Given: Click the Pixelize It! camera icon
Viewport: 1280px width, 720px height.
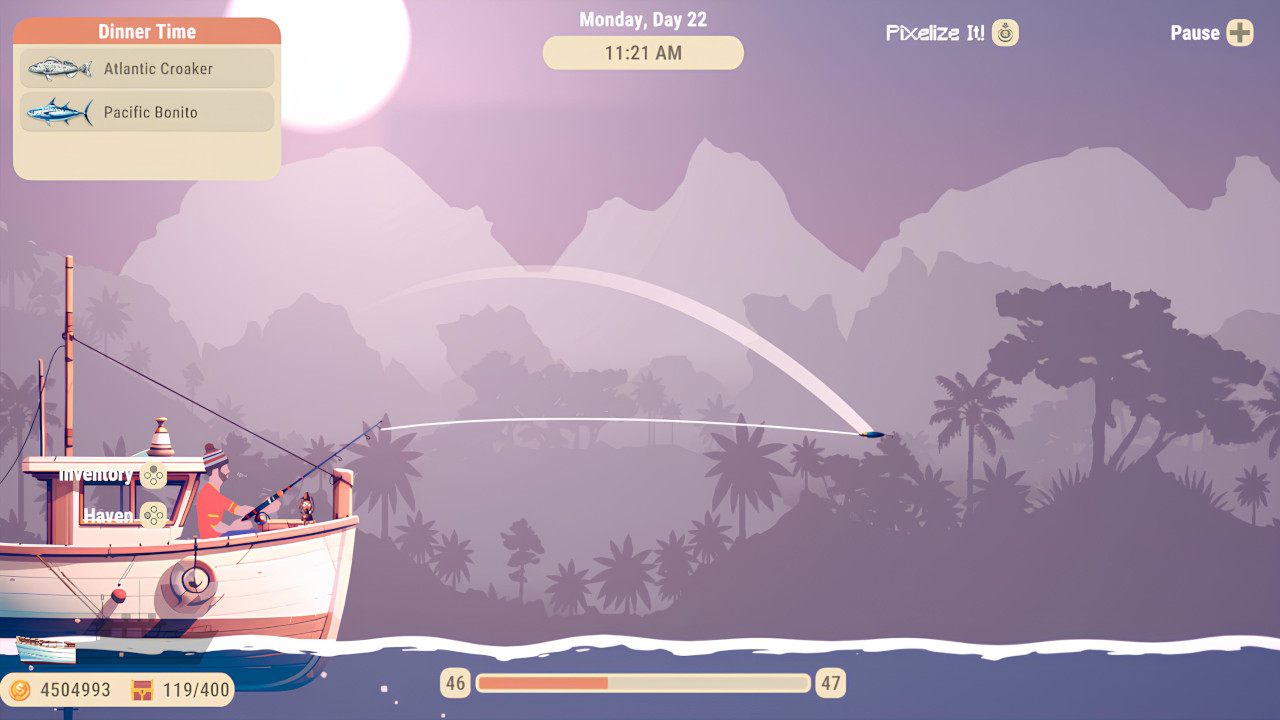Looking at the screenshot, I should click(1005, 32).
